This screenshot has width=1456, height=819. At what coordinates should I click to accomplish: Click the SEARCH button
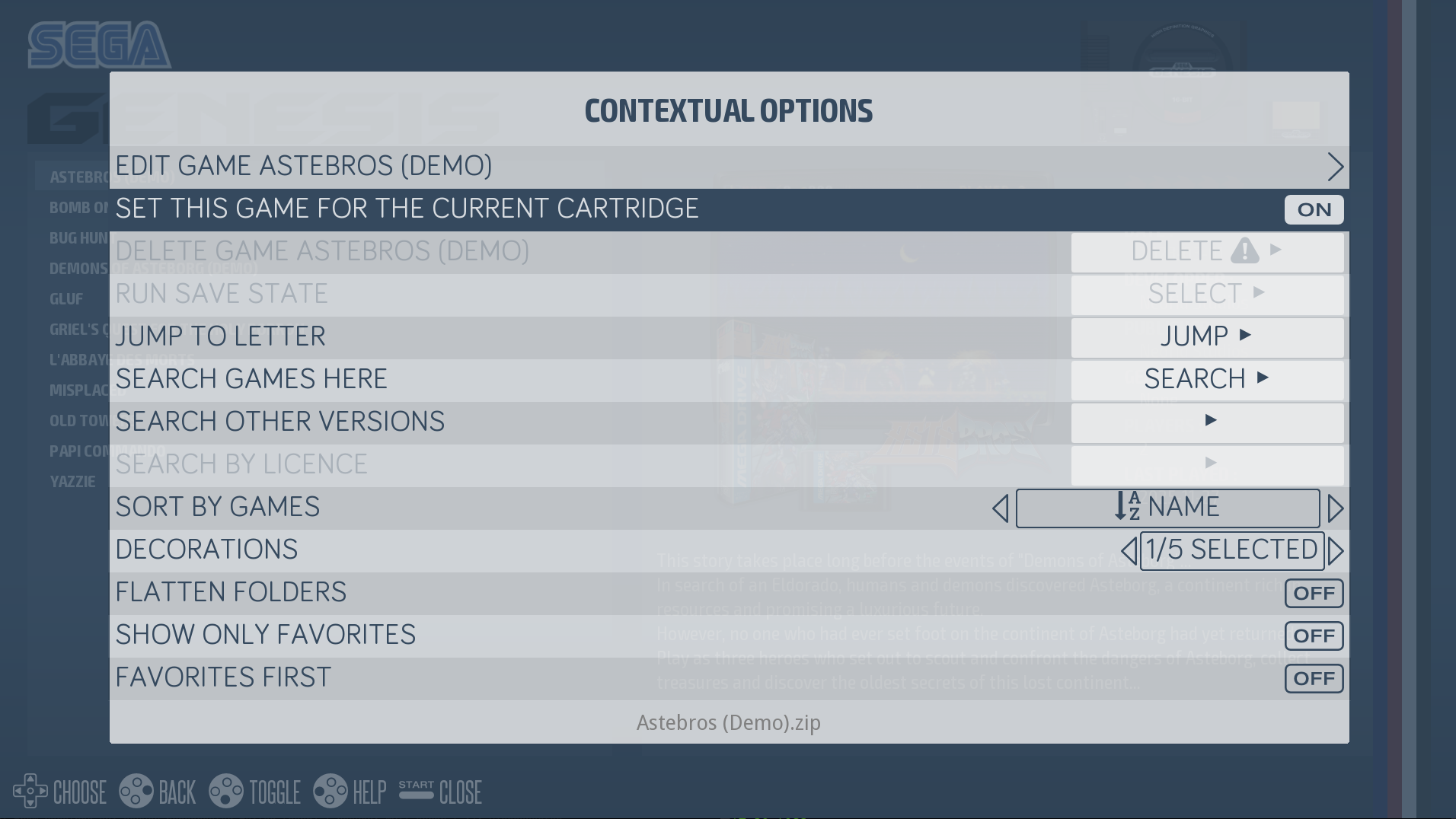[x=1206, y=378]
